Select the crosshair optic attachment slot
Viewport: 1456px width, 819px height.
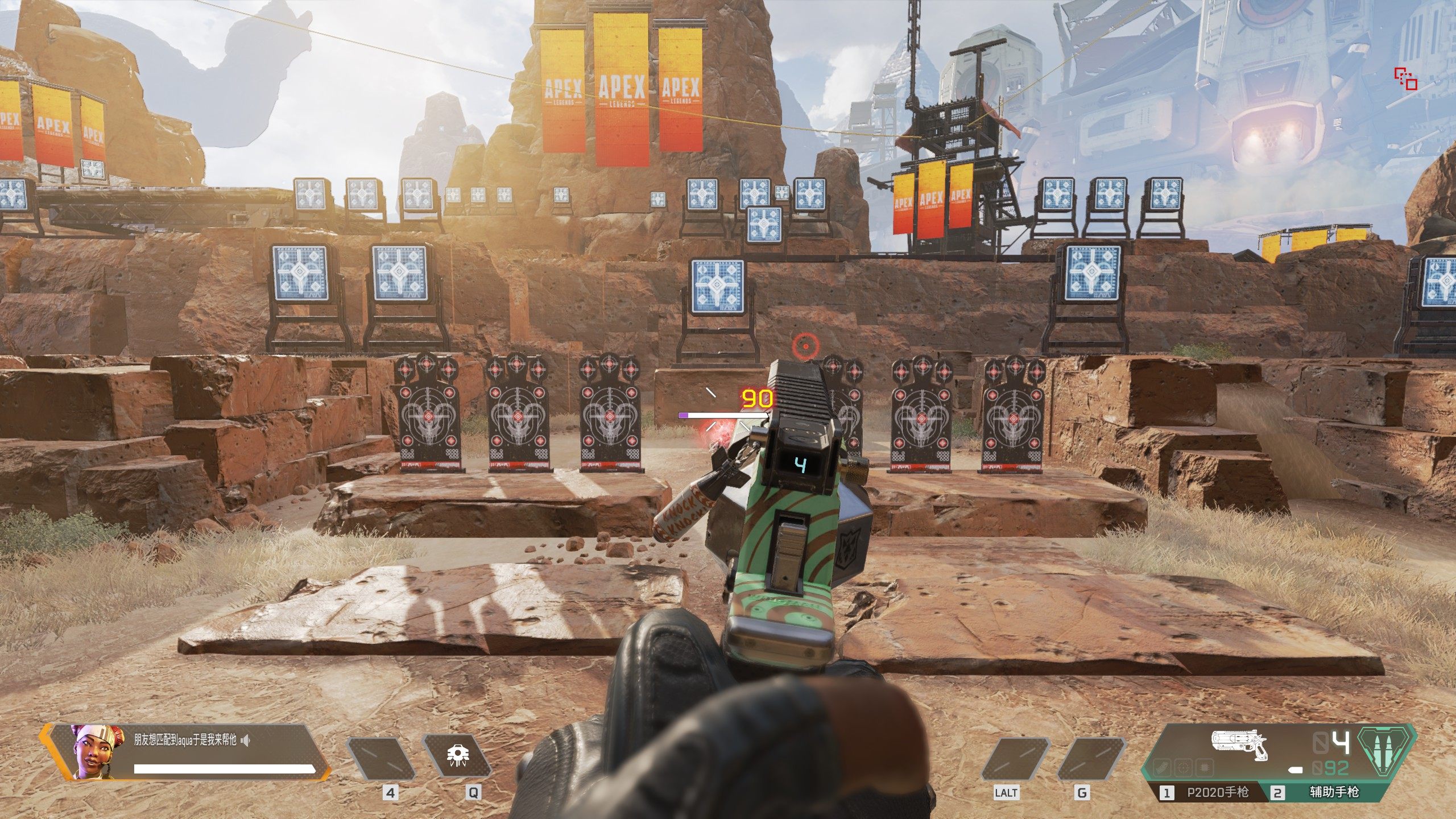[1183, 768]
